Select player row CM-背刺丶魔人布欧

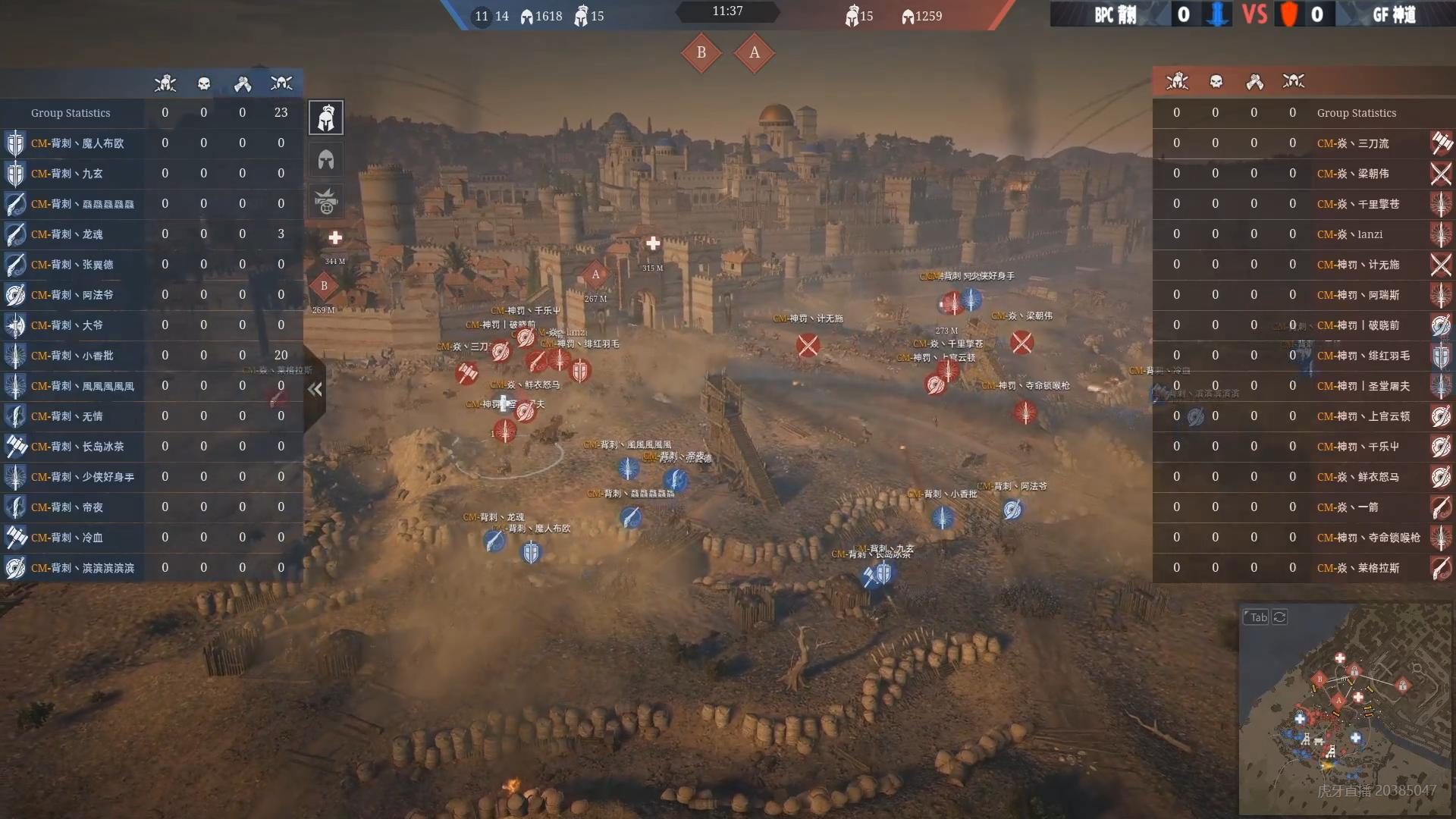[77, 143]
